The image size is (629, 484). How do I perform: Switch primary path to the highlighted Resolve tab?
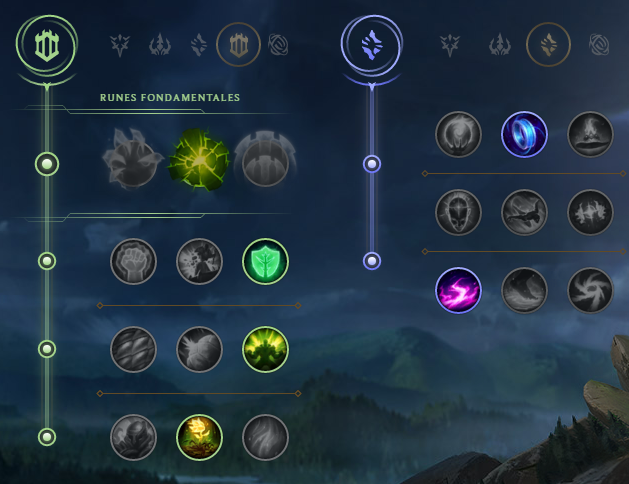(x=238, y=44)
